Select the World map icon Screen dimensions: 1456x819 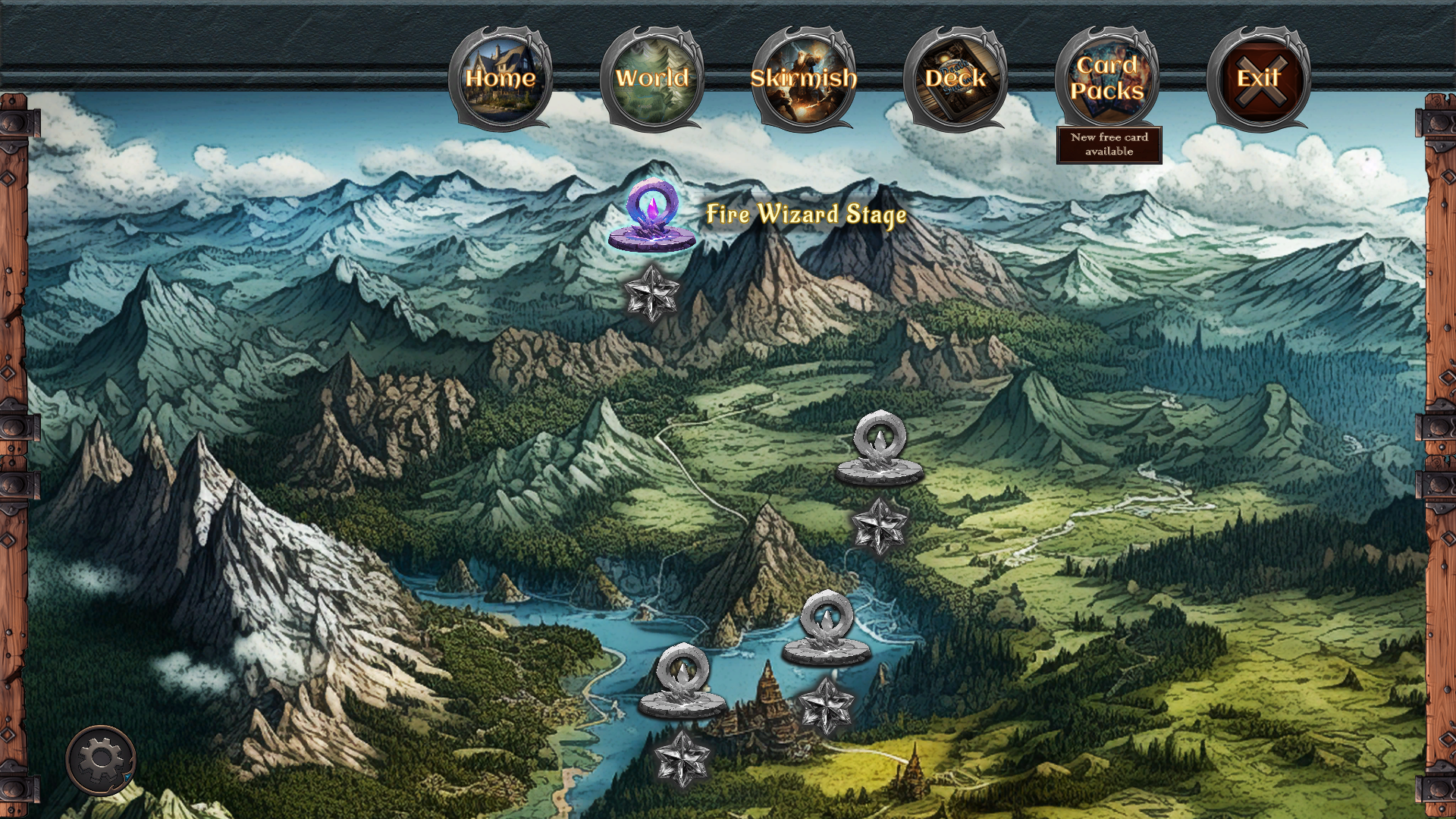tap(653, 76)
